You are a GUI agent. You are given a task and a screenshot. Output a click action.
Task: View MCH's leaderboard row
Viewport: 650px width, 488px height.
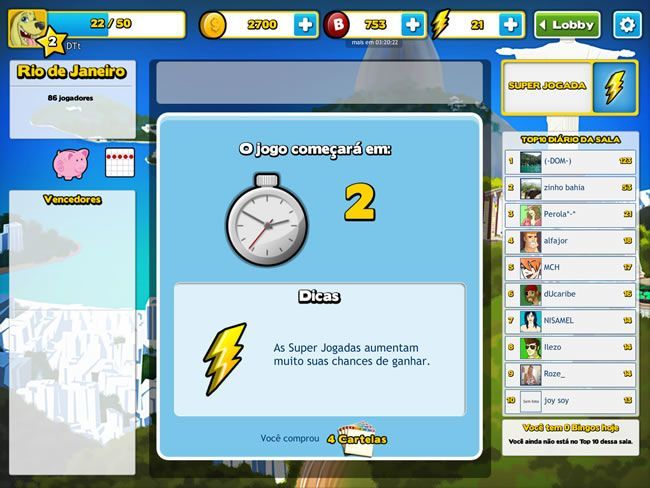tap(570, 268)
